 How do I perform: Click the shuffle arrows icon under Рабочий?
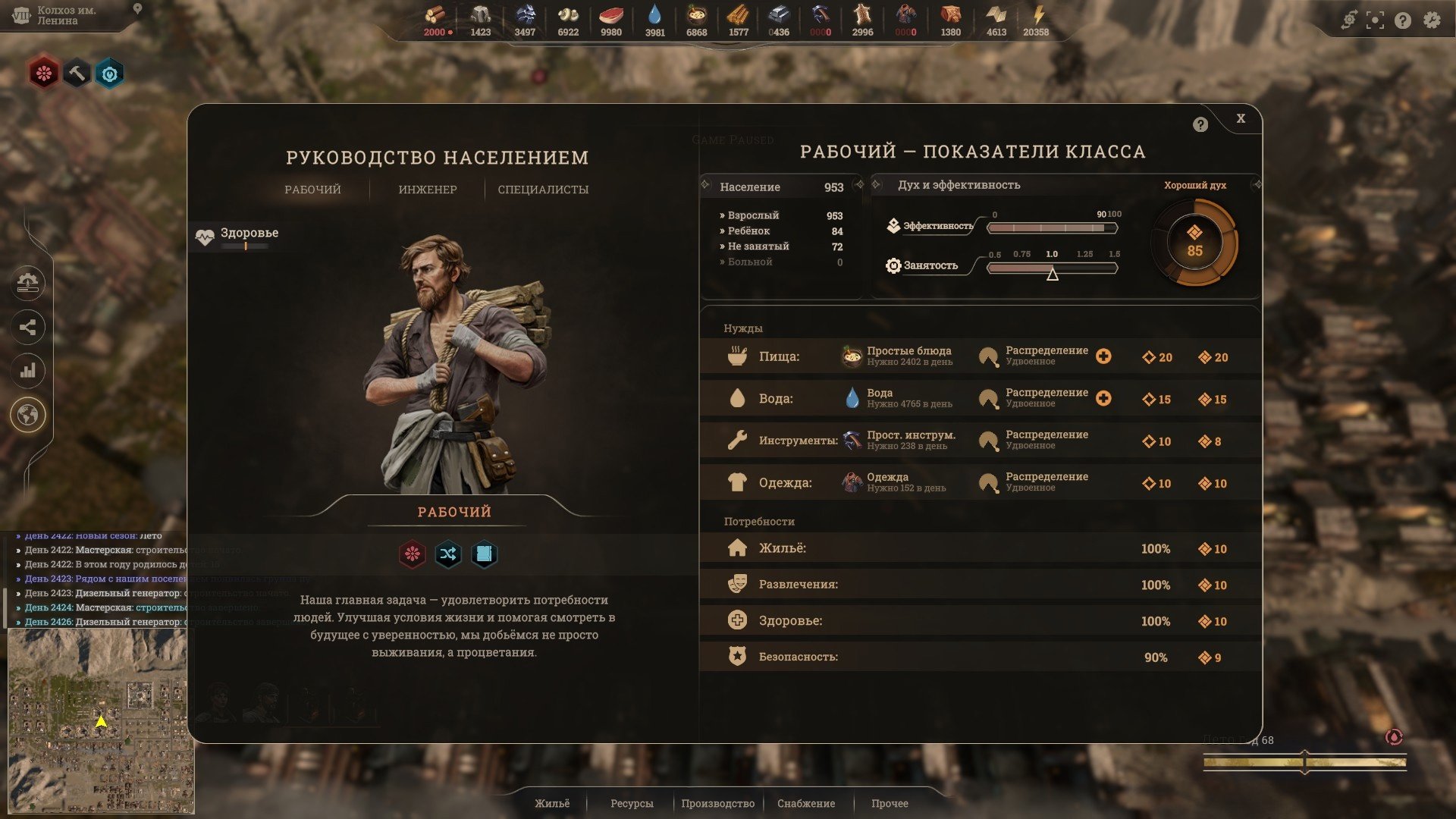[x=448, y=554]
